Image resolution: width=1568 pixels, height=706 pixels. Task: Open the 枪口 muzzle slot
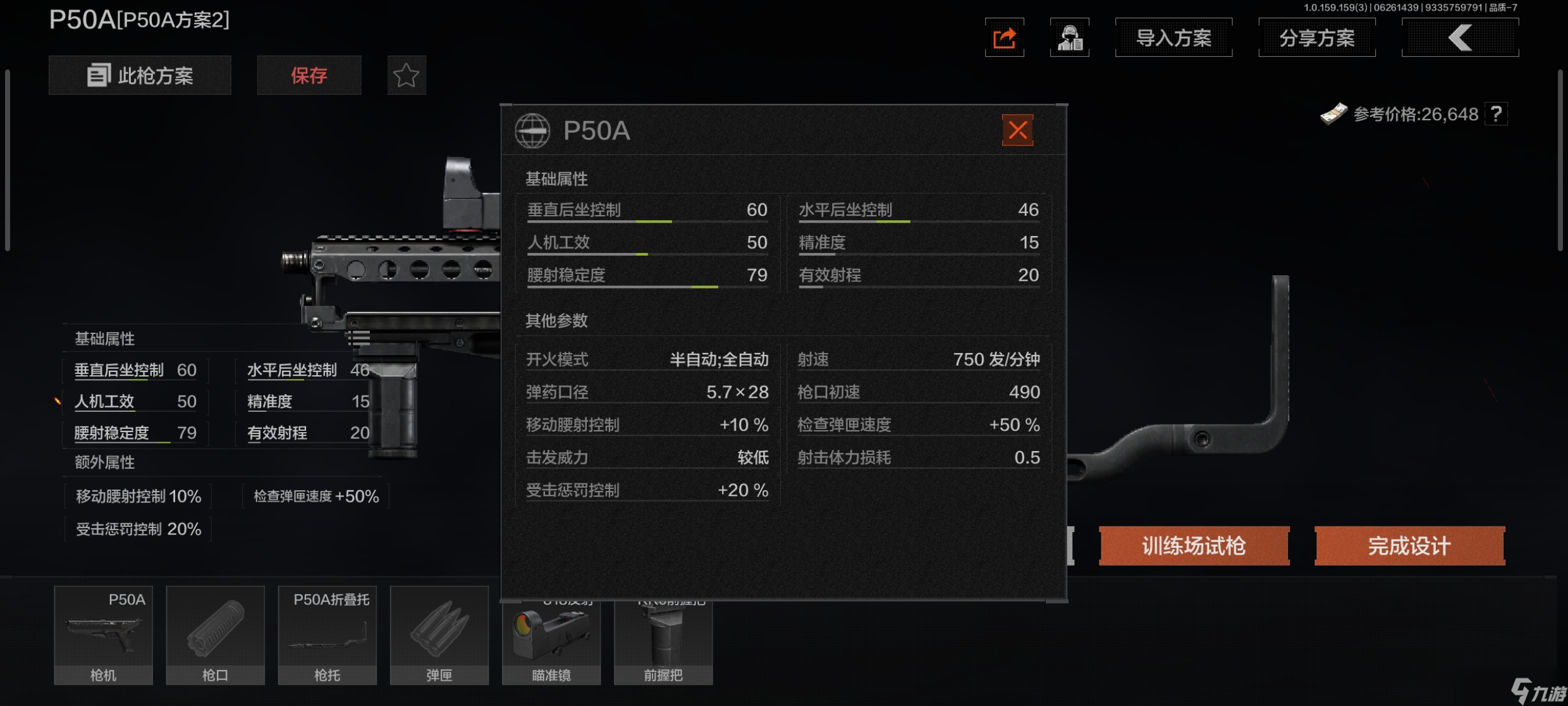tap(215, 635)
